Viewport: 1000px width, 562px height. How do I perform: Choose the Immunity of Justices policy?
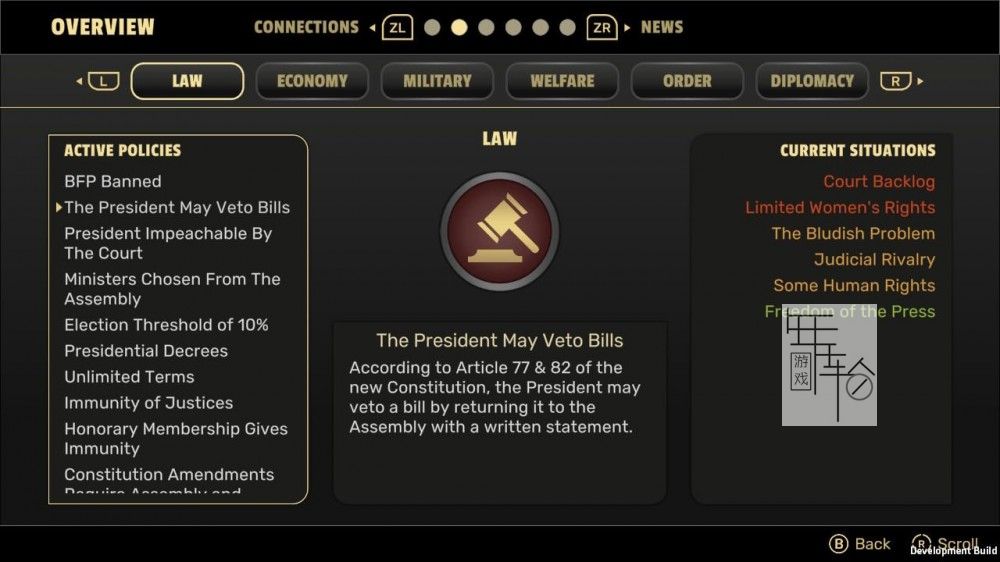(148, 403)
